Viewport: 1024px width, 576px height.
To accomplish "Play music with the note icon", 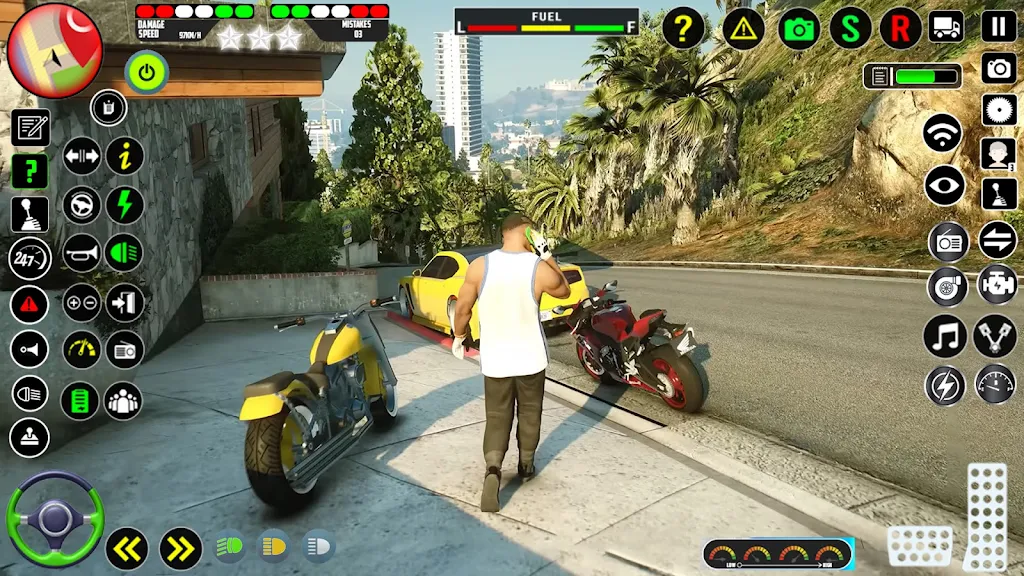I will coord(945,336).
